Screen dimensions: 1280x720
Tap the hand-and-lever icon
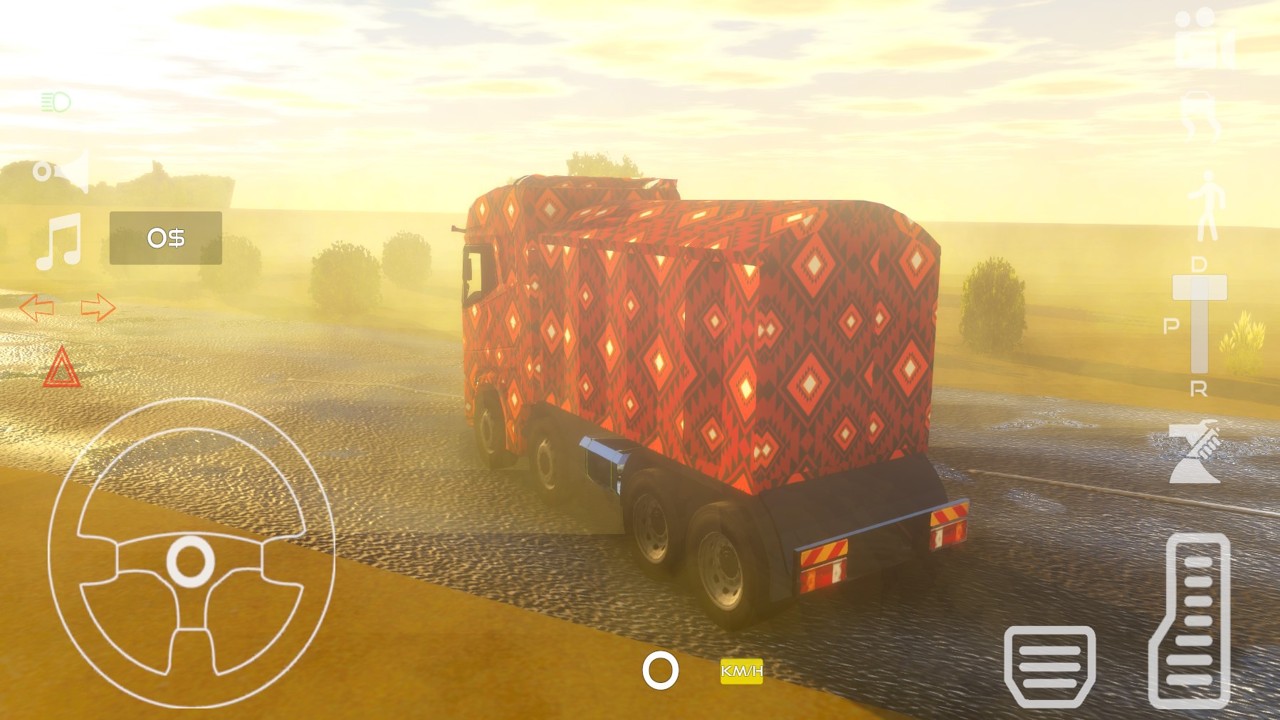pos(1196,453)
